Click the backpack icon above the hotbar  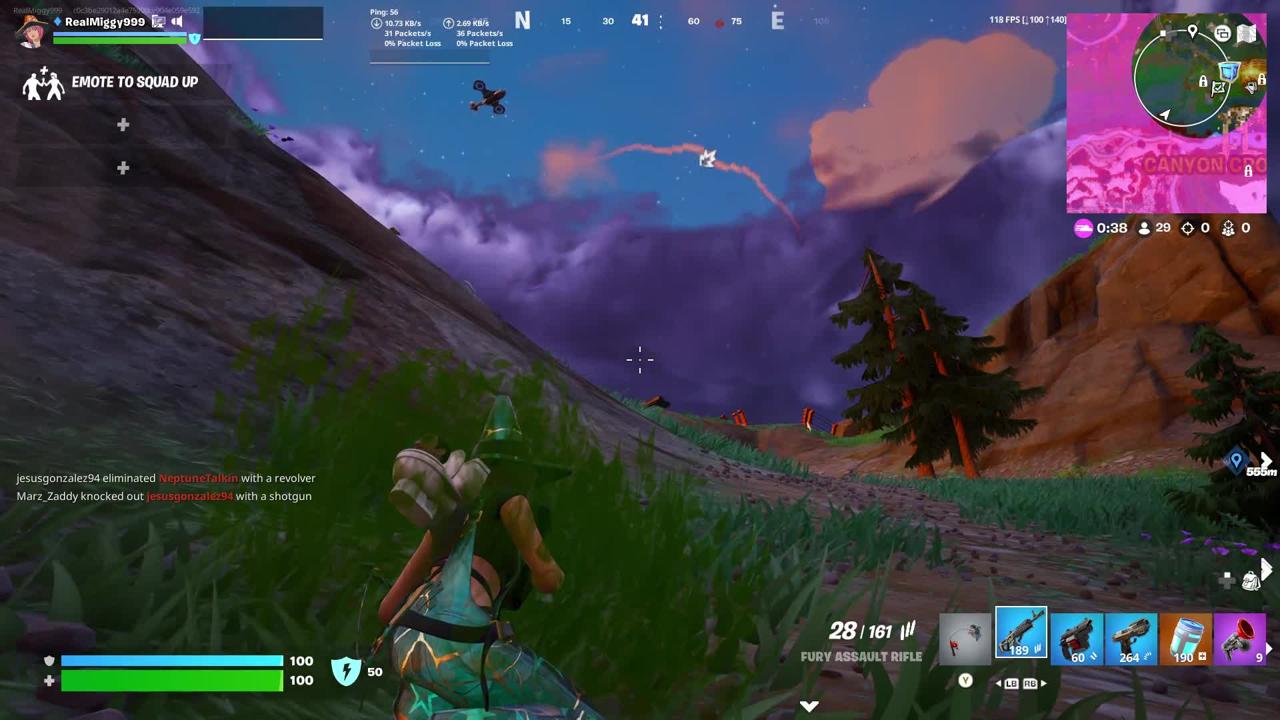click(x=1250, y=580)
